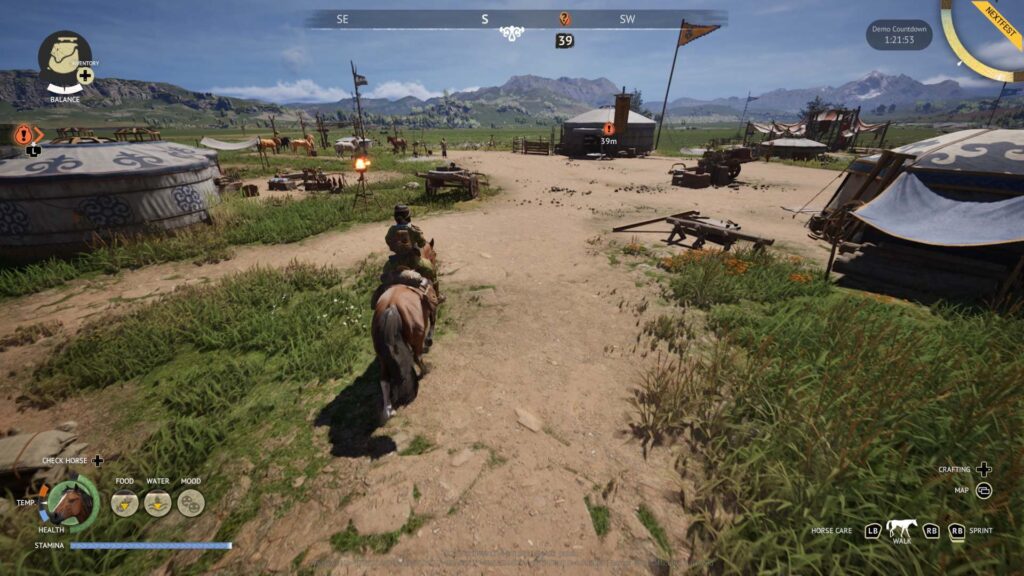This screenshot has height=576, width=1024.
Task: Check the horse's Water status icon
Action: pos(158,502)
